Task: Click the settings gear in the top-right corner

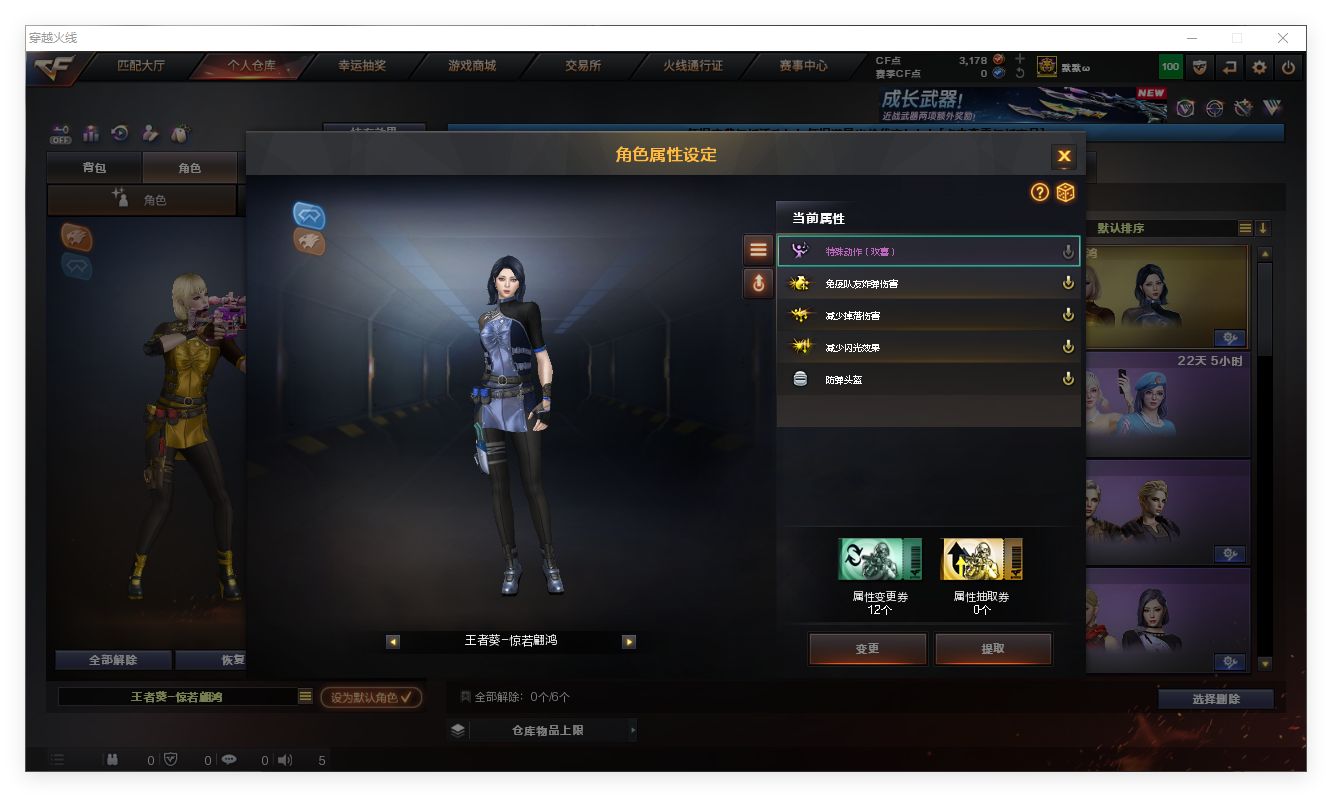Action: (x=1257, y=67)
